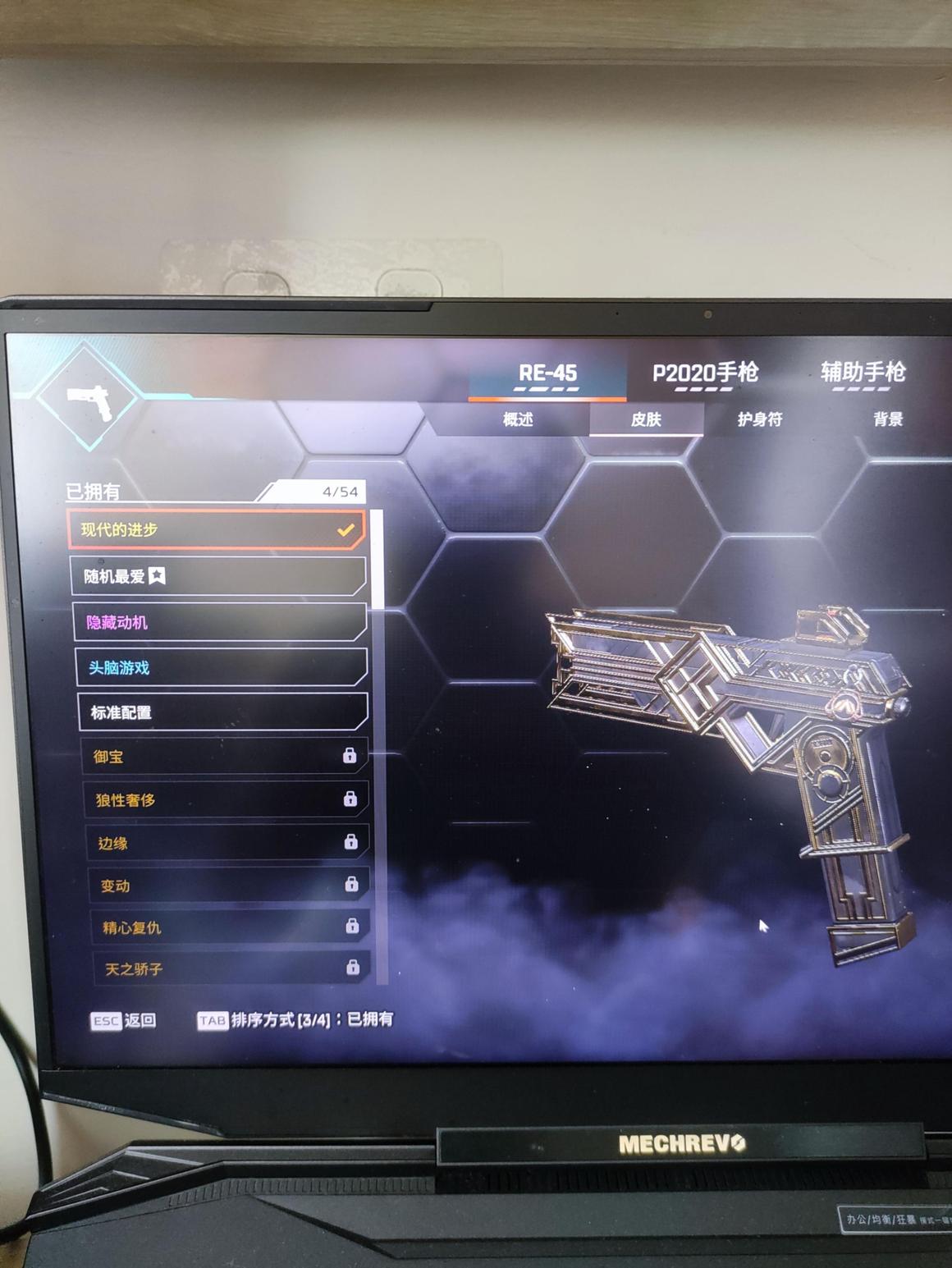
Task: Switch to the RE-45 weapon tab
Action: point(547,374)
